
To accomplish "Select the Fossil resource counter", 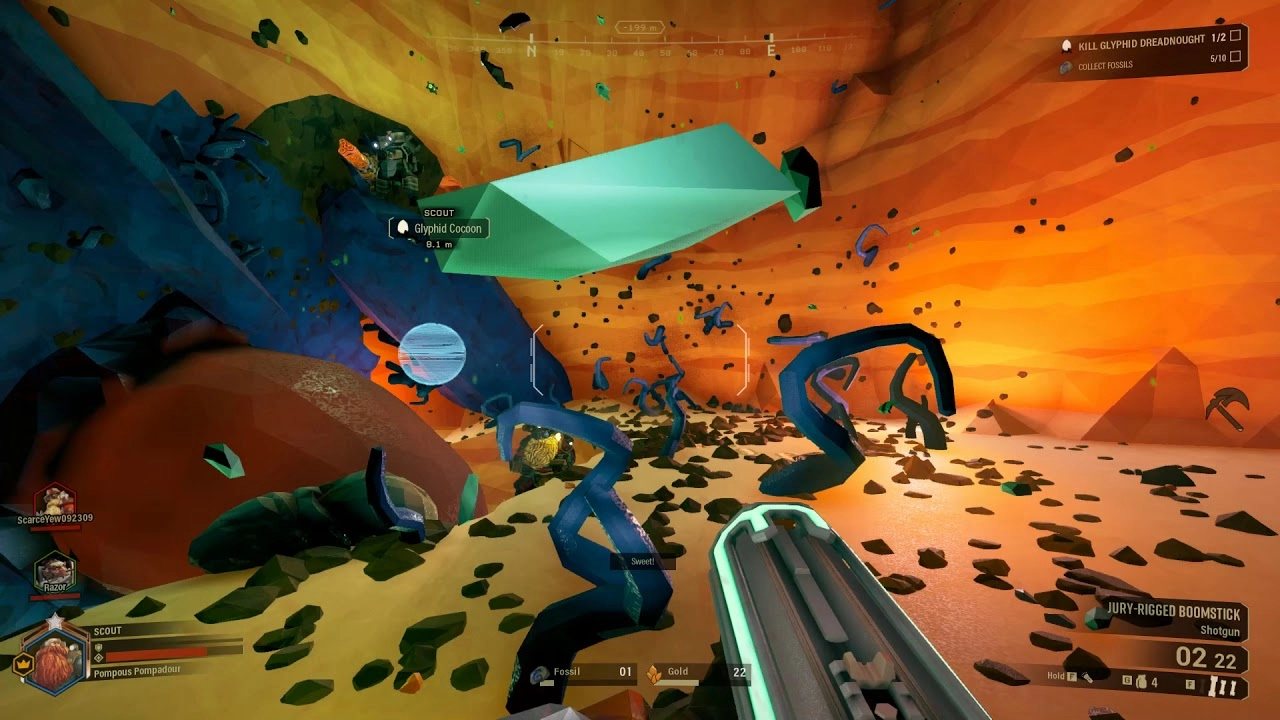I will [585, 673].
